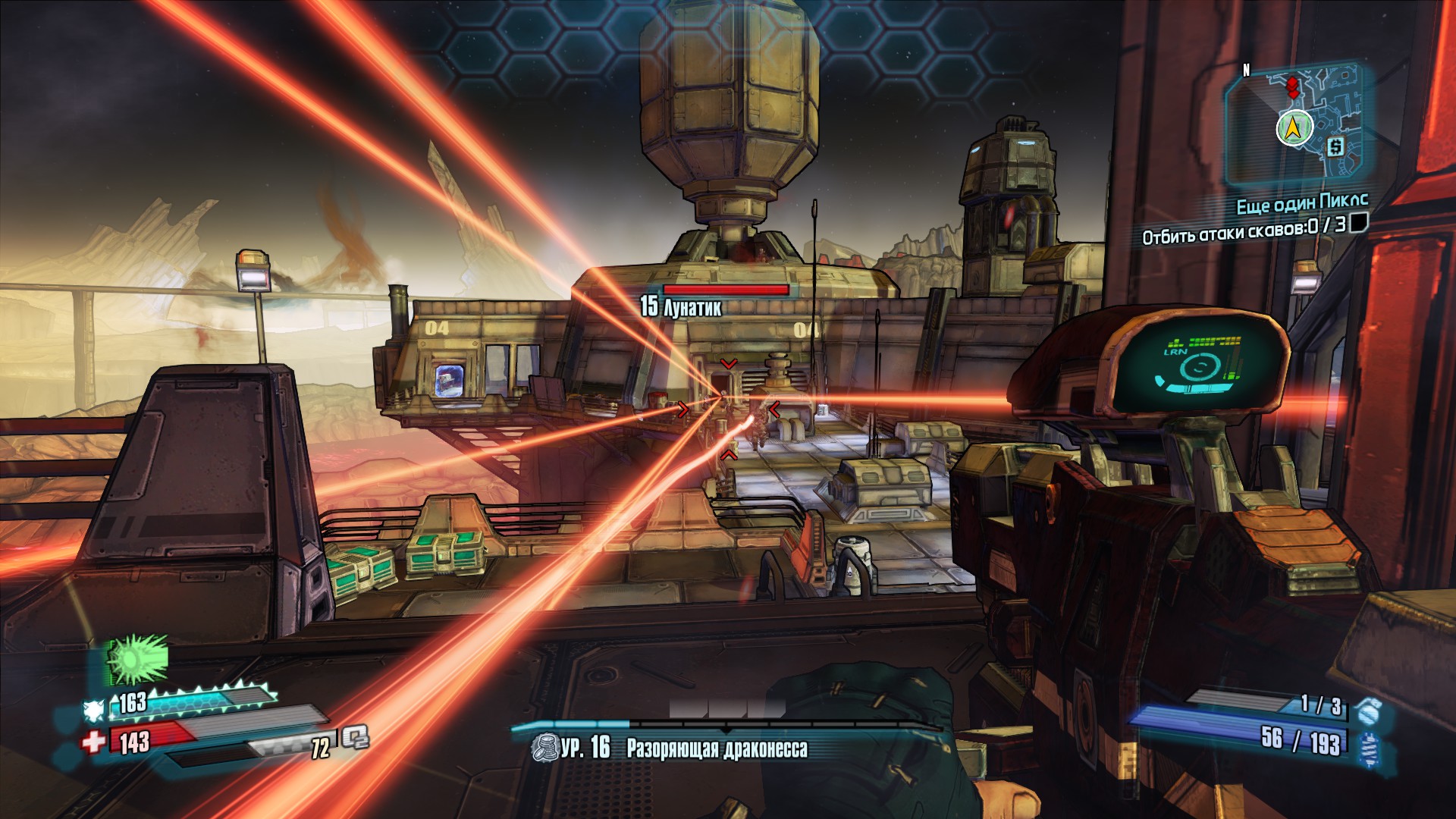Click the shield icon beside 163
Viewport: 1456px width, 819px height.
tap(94, 710)
